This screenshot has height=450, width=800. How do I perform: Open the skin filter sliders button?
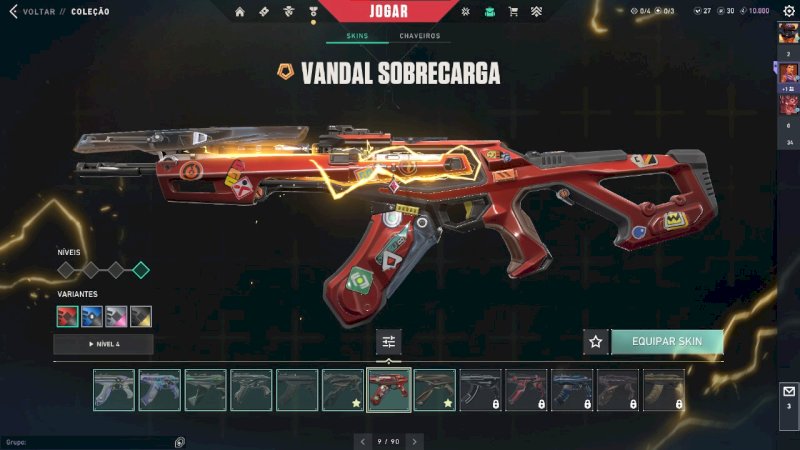pos(389,342)
